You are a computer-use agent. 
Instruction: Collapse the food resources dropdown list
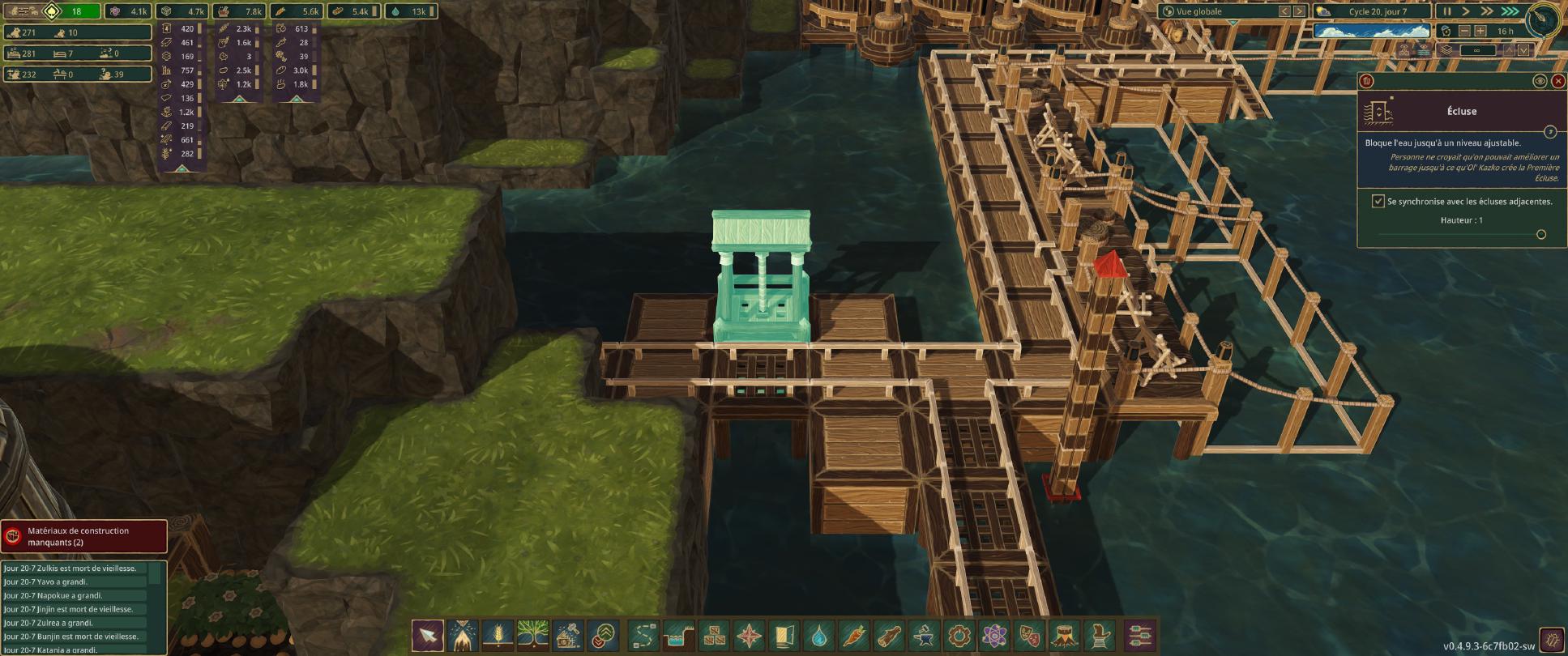(239, 99)
